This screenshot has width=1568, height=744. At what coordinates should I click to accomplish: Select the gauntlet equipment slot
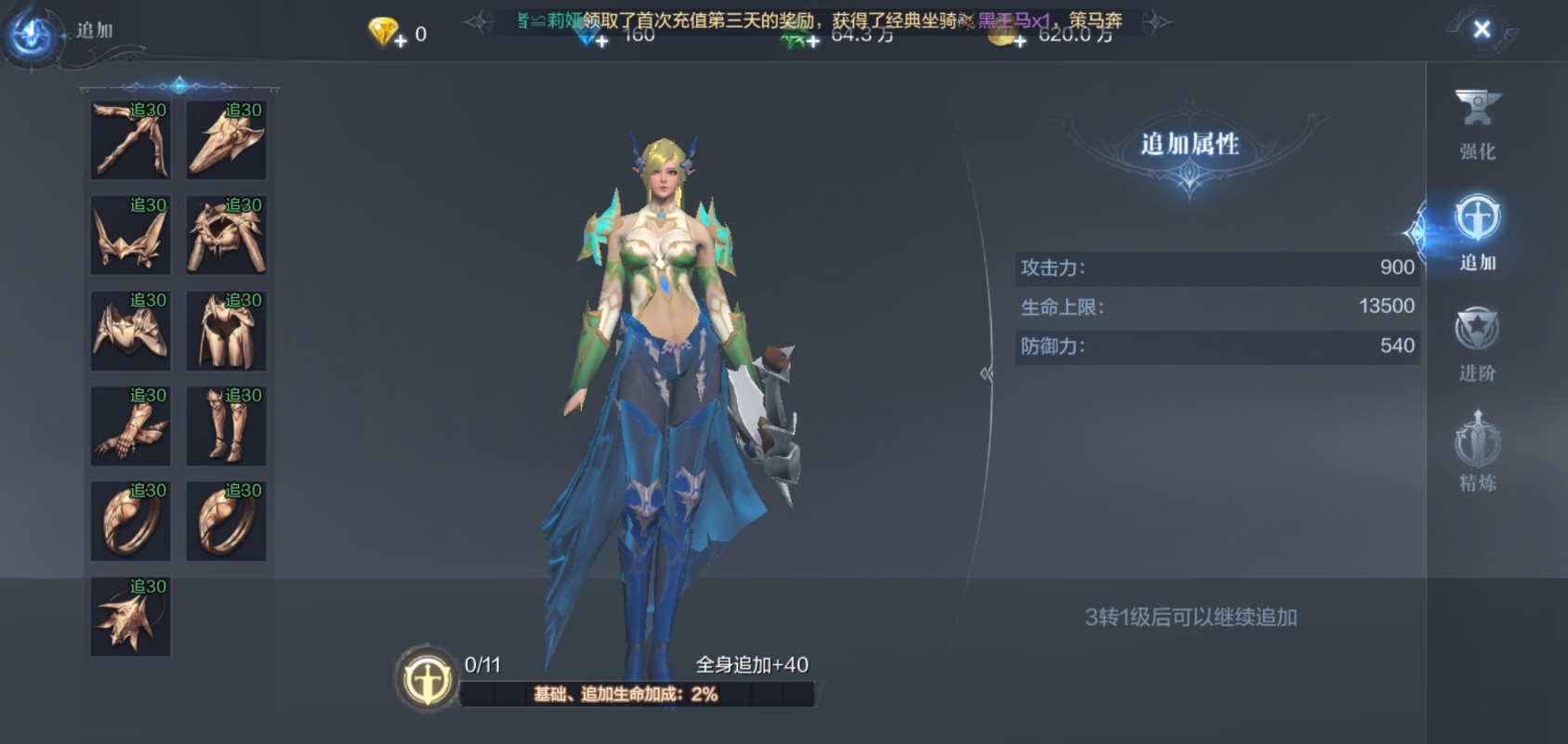pos(129,424)
